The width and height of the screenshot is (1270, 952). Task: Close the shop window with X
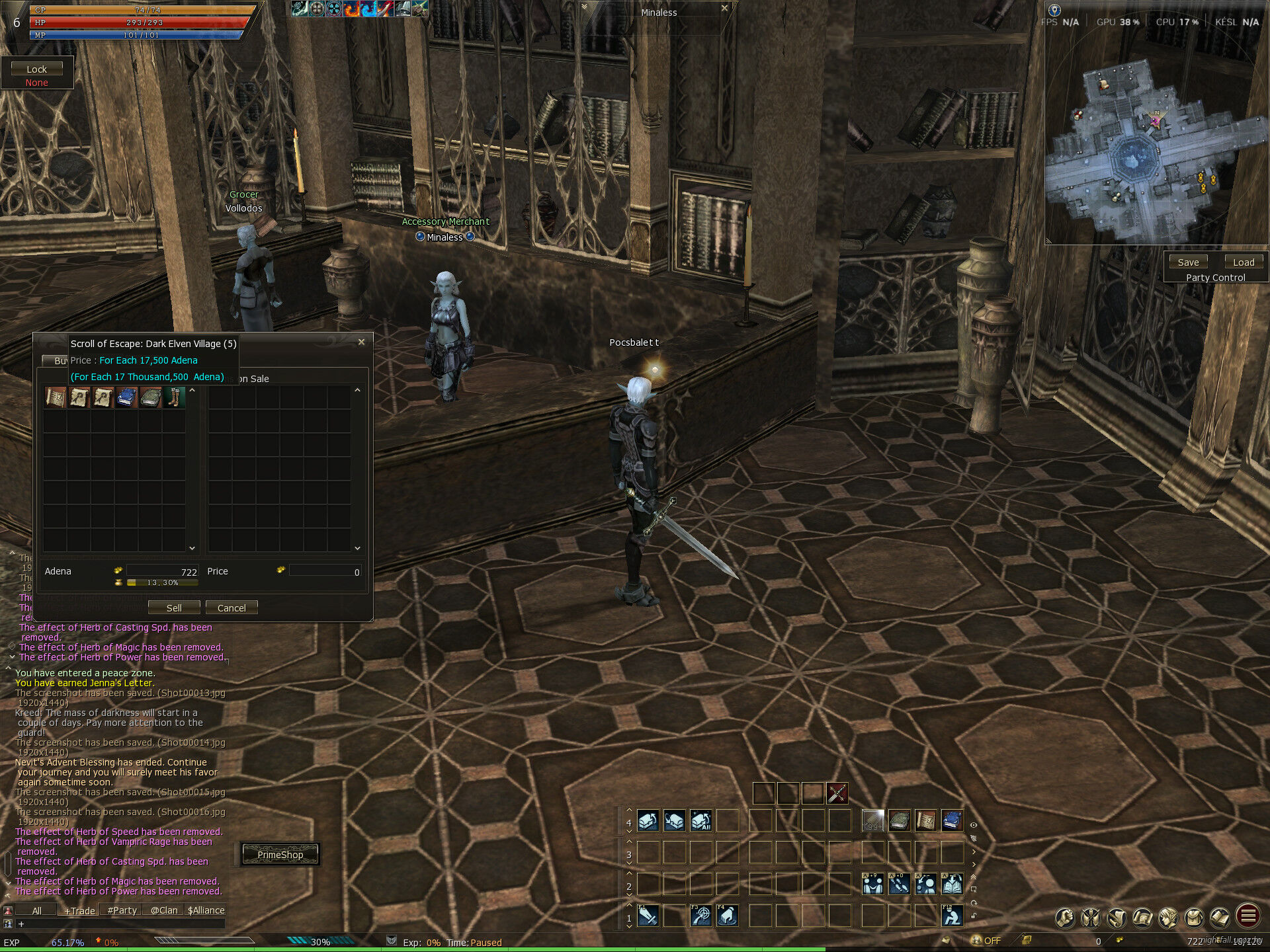coord(361,342)
